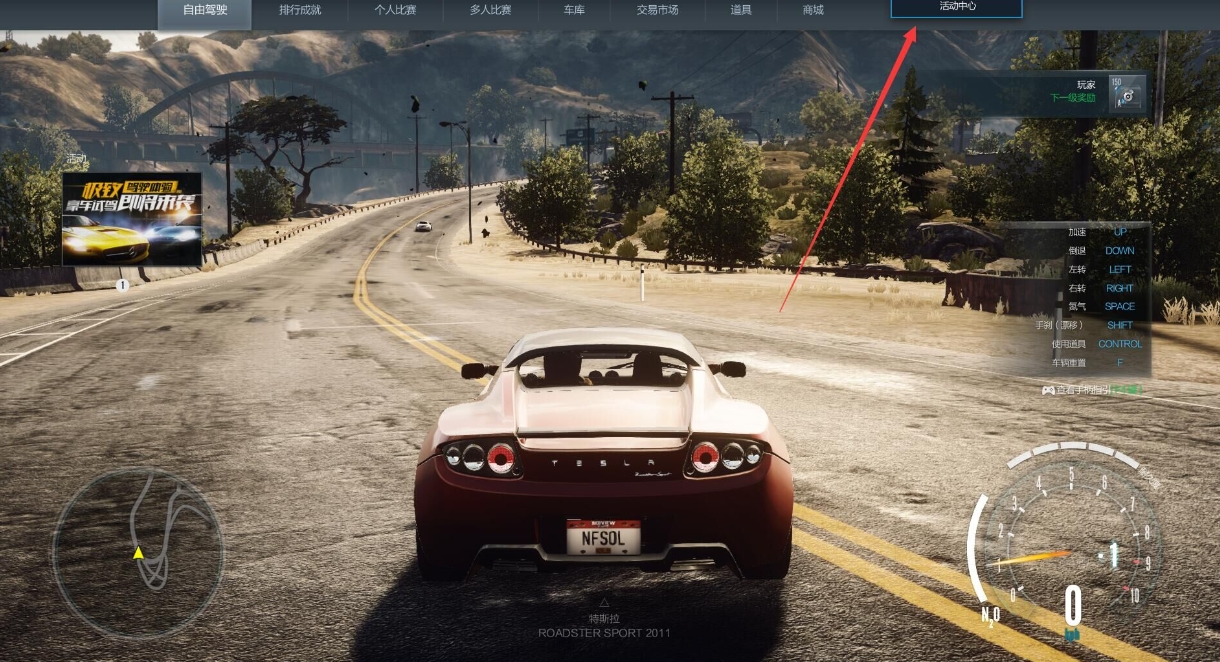Click the 活动中心 event center button
1220x662 pixels.
pyautogui.click(x=956, y=8)
